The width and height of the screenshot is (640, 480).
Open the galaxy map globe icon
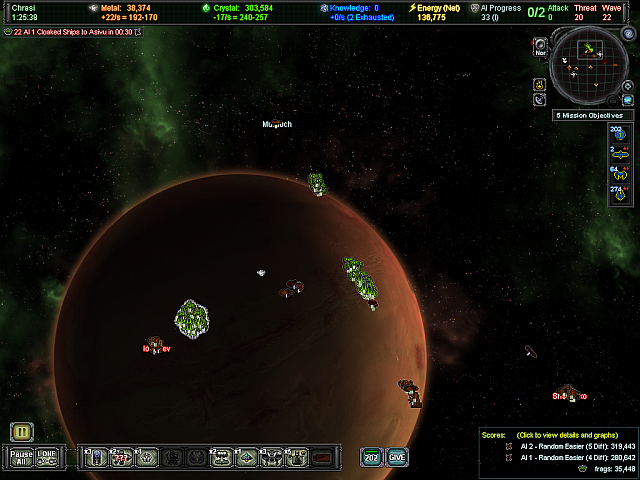click(x=628, y=99)
